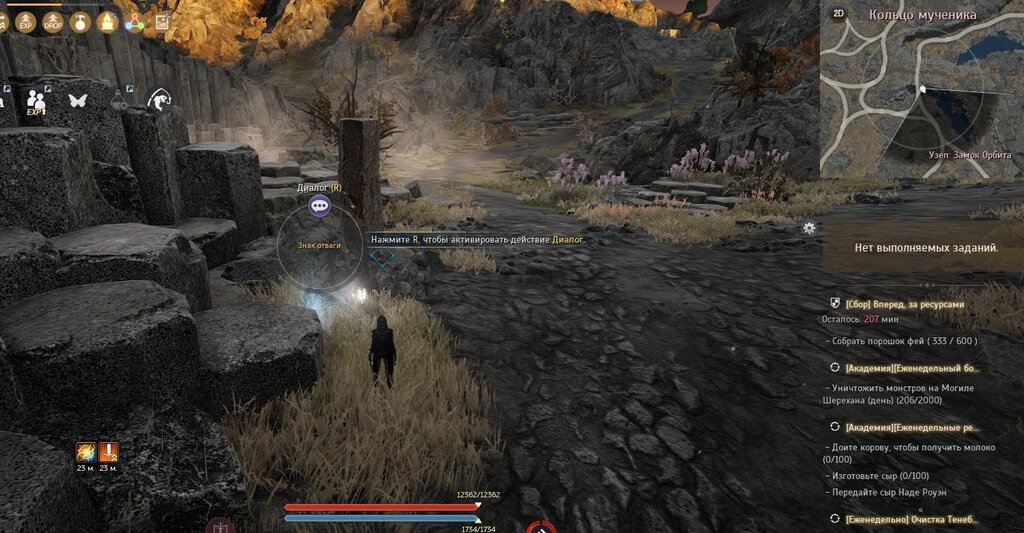Open the butterfly fairy icon
The height and width of the screenshot is (533, 1024).
click(77, 100)
